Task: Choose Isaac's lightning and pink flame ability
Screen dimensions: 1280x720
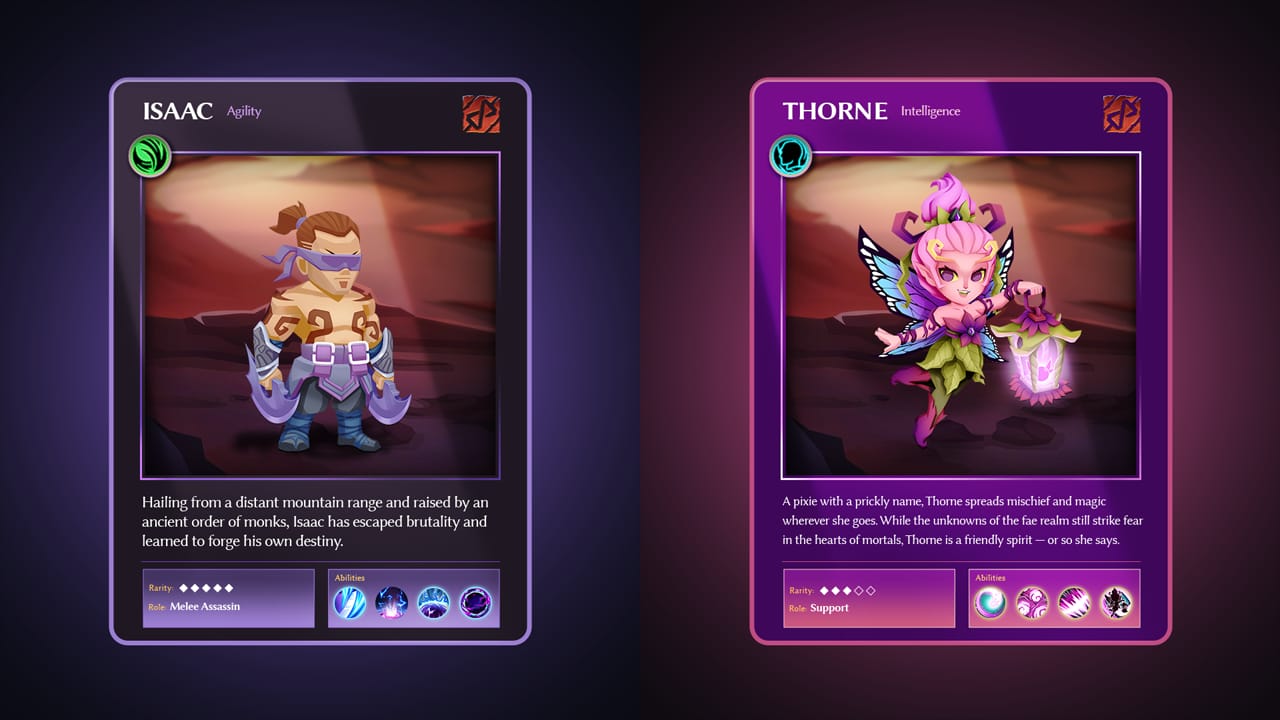Action: click(391, 603)
